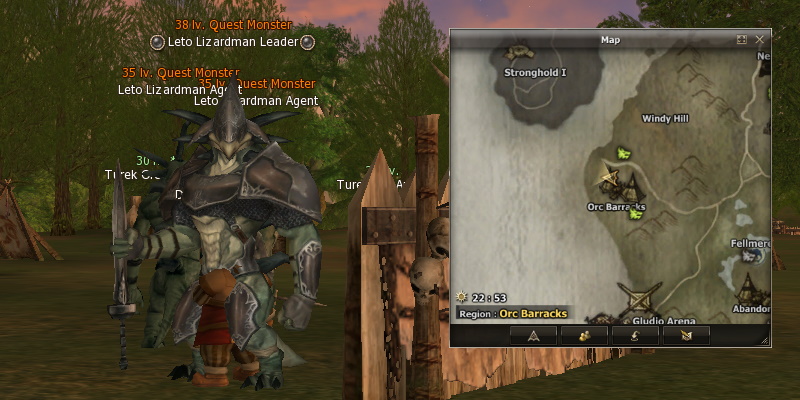800x400 pixels.
Task: Click the party members button below the map
Action: [x=583, y=336]
